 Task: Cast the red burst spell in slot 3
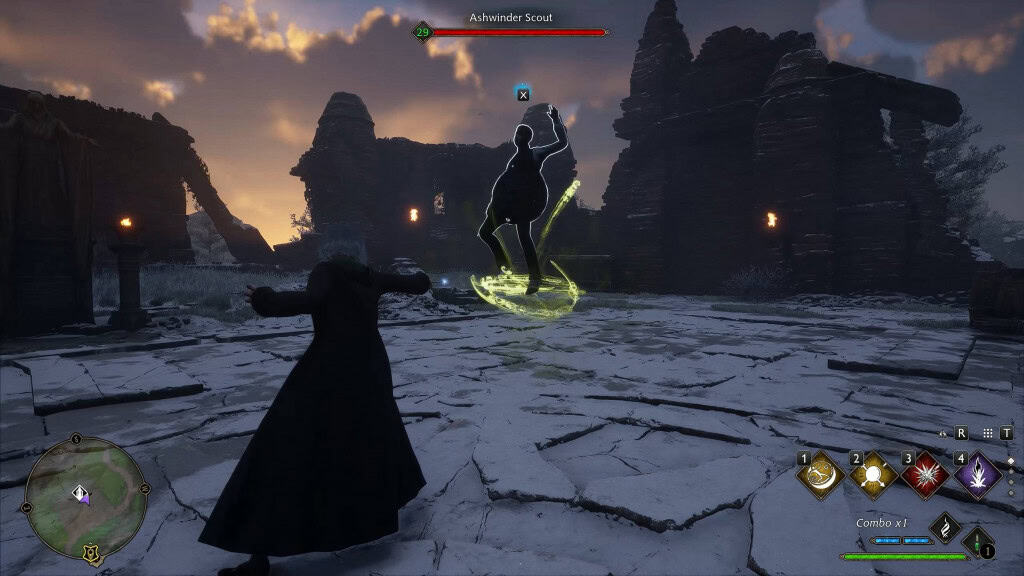click(926, 475)
